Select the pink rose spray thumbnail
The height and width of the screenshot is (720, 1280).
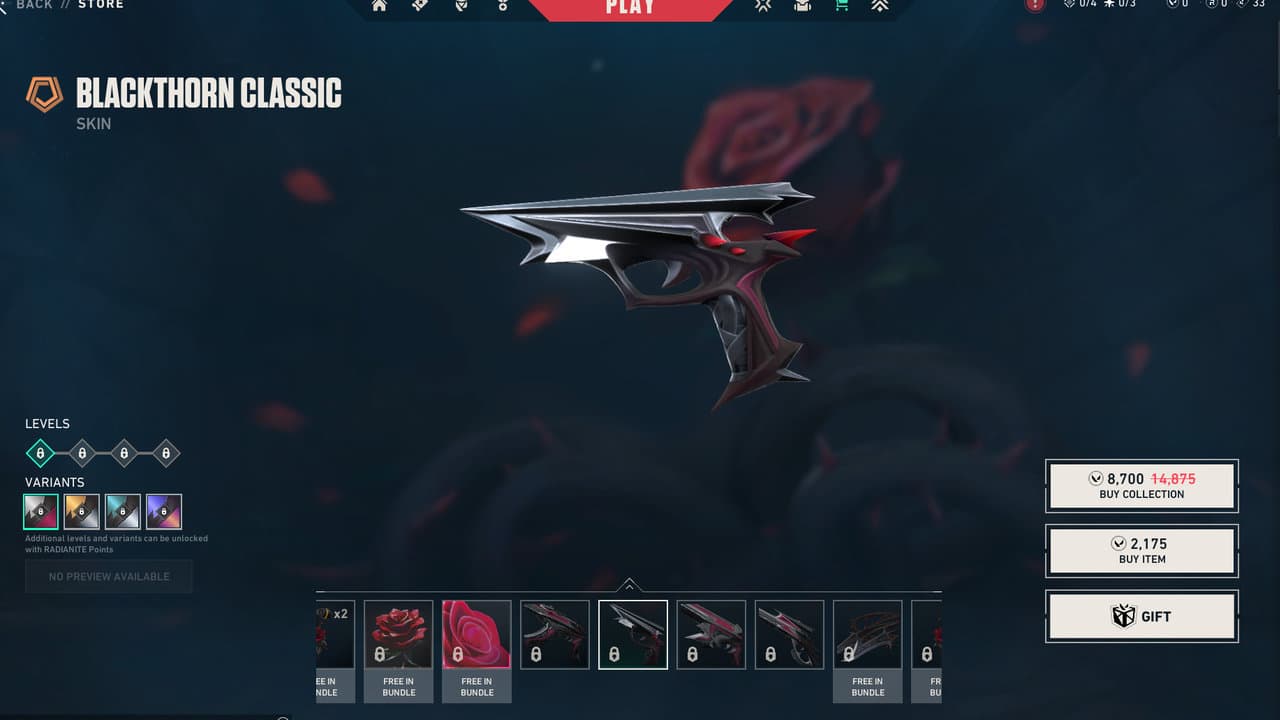click(x=476, y=635)
